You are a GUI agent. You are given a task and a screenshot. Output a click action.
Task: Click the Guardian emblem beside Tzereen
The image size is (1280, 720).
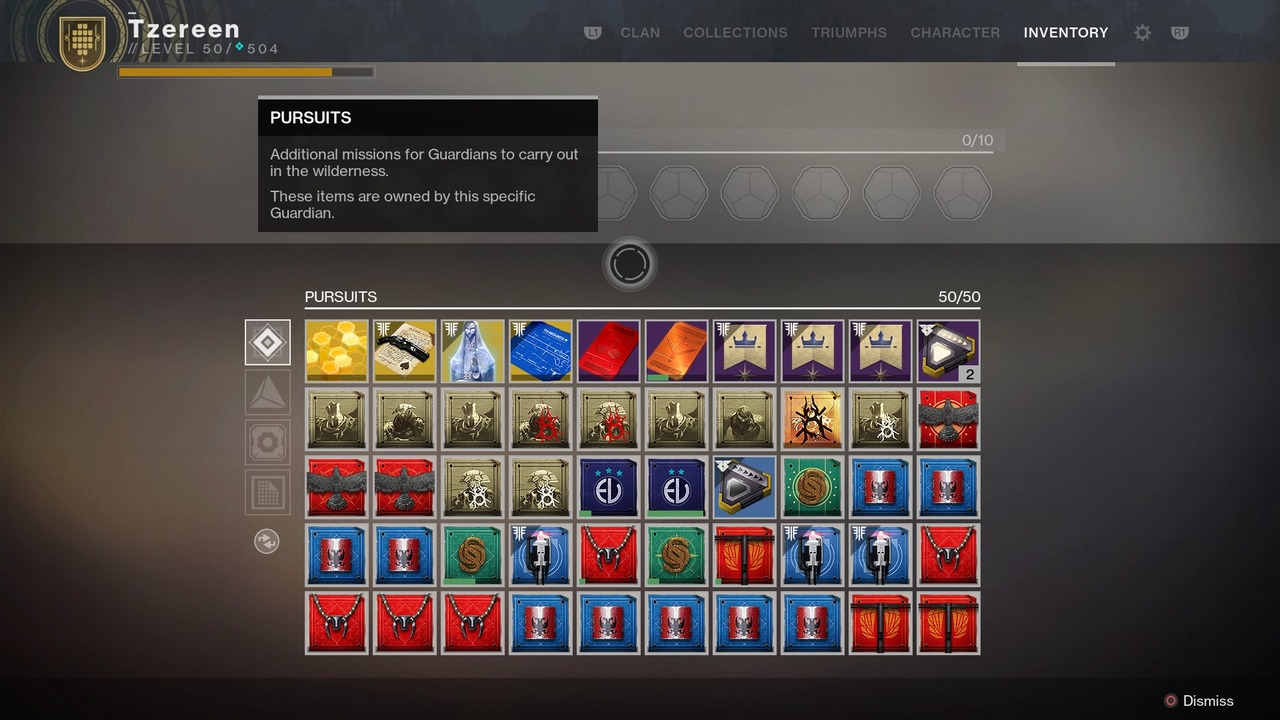coord(83,41)
